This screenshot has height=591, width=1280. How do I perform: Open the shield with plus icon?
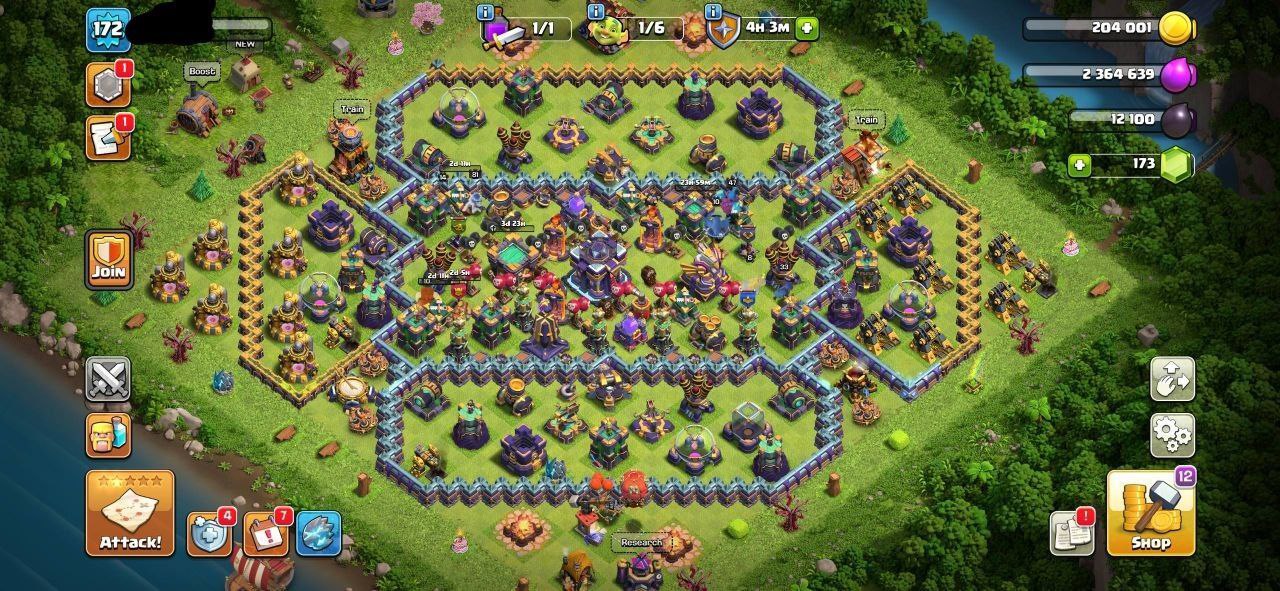coord(208,535)
